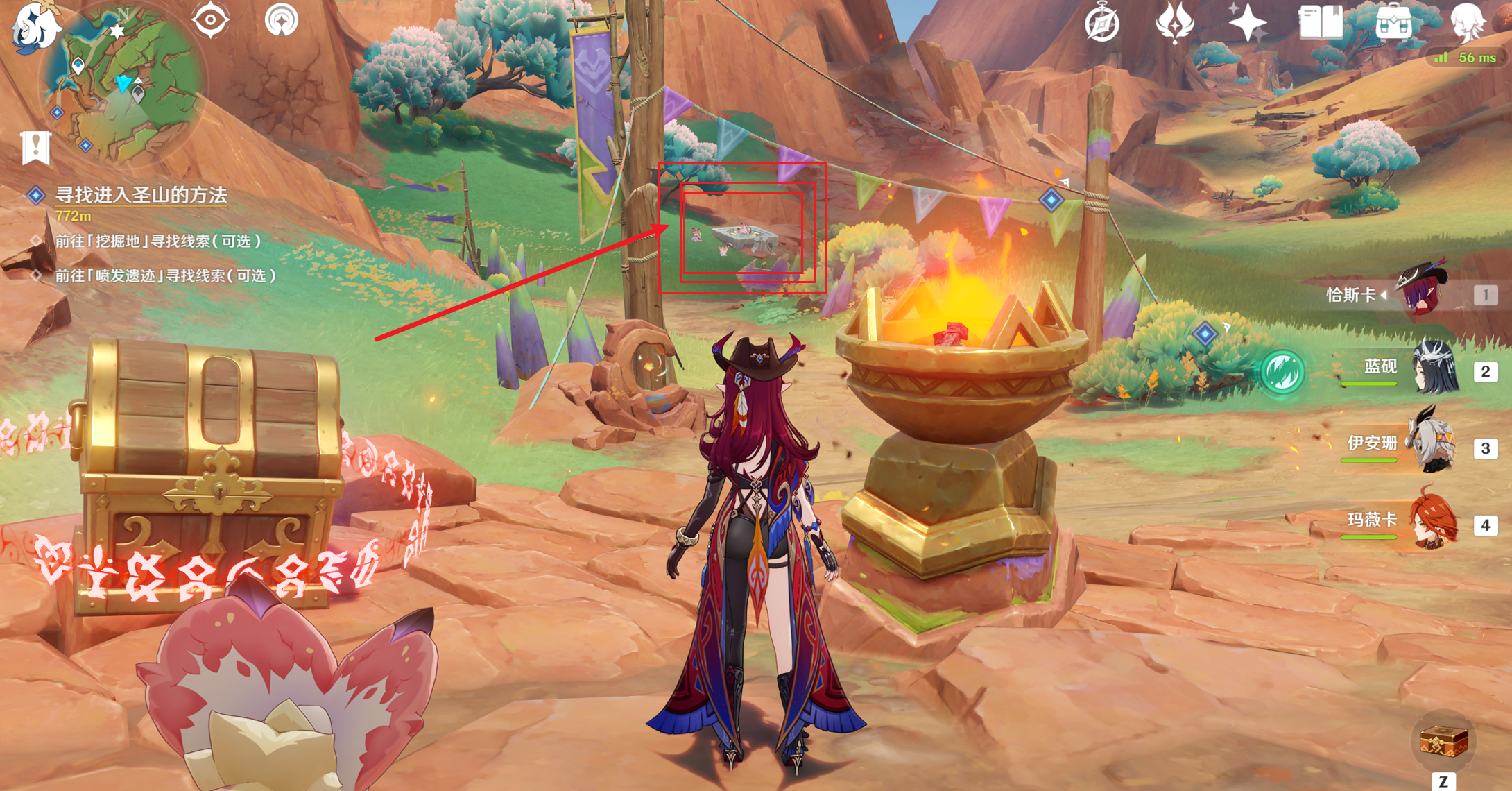The width and height of the screenshot is (1512, 791).
Task: Click the radar signal icon beside minimap
Action: 282,19
